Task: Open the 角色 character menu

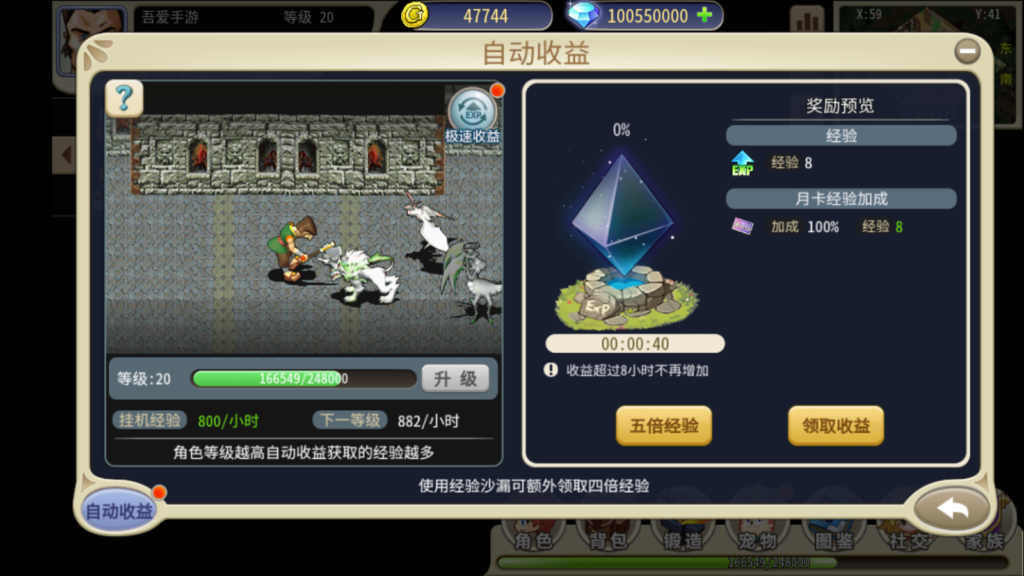Action: click(533, 538)
